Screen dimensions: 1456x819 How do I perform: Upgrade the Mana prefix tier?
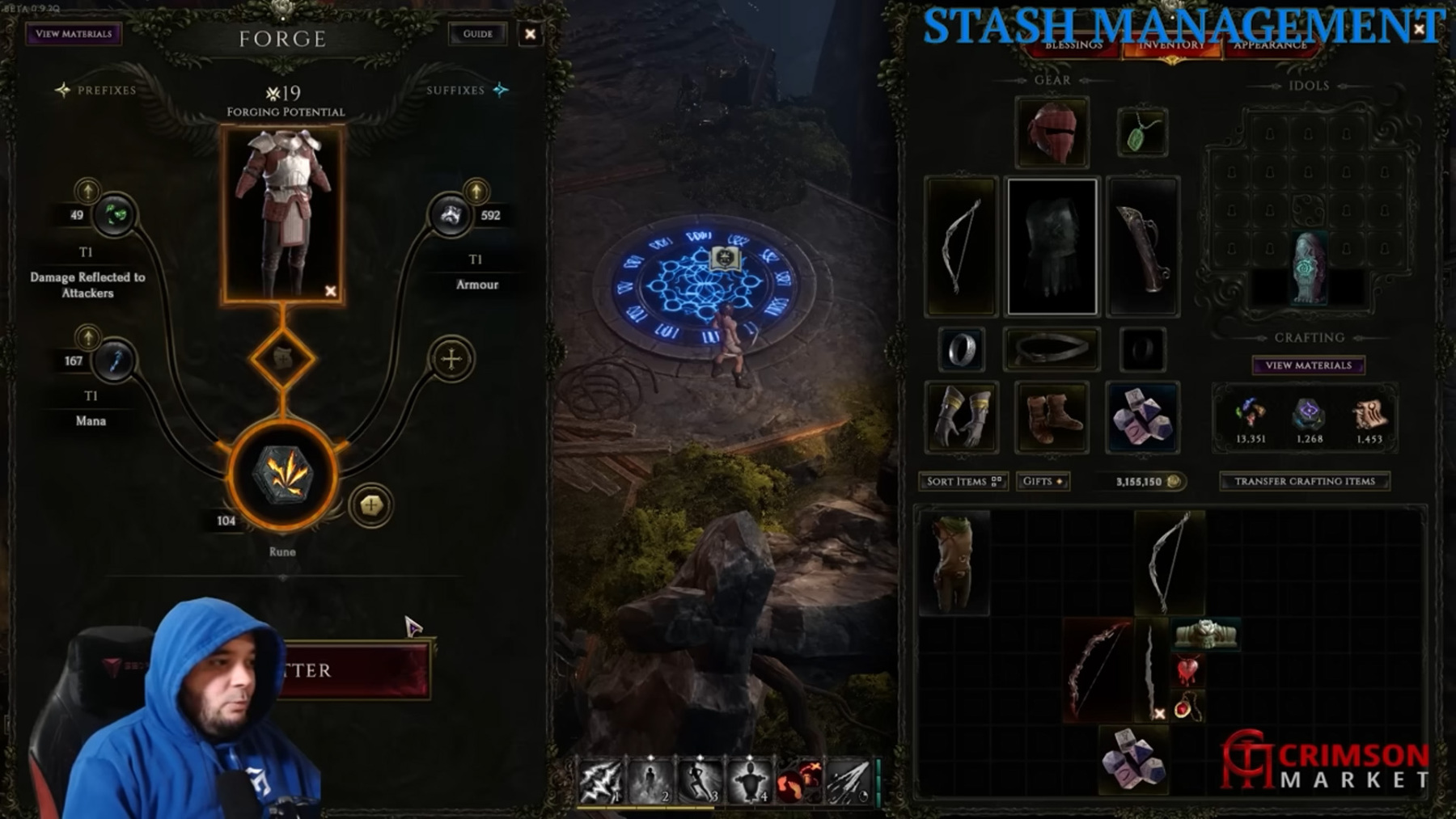coord(87,336)
